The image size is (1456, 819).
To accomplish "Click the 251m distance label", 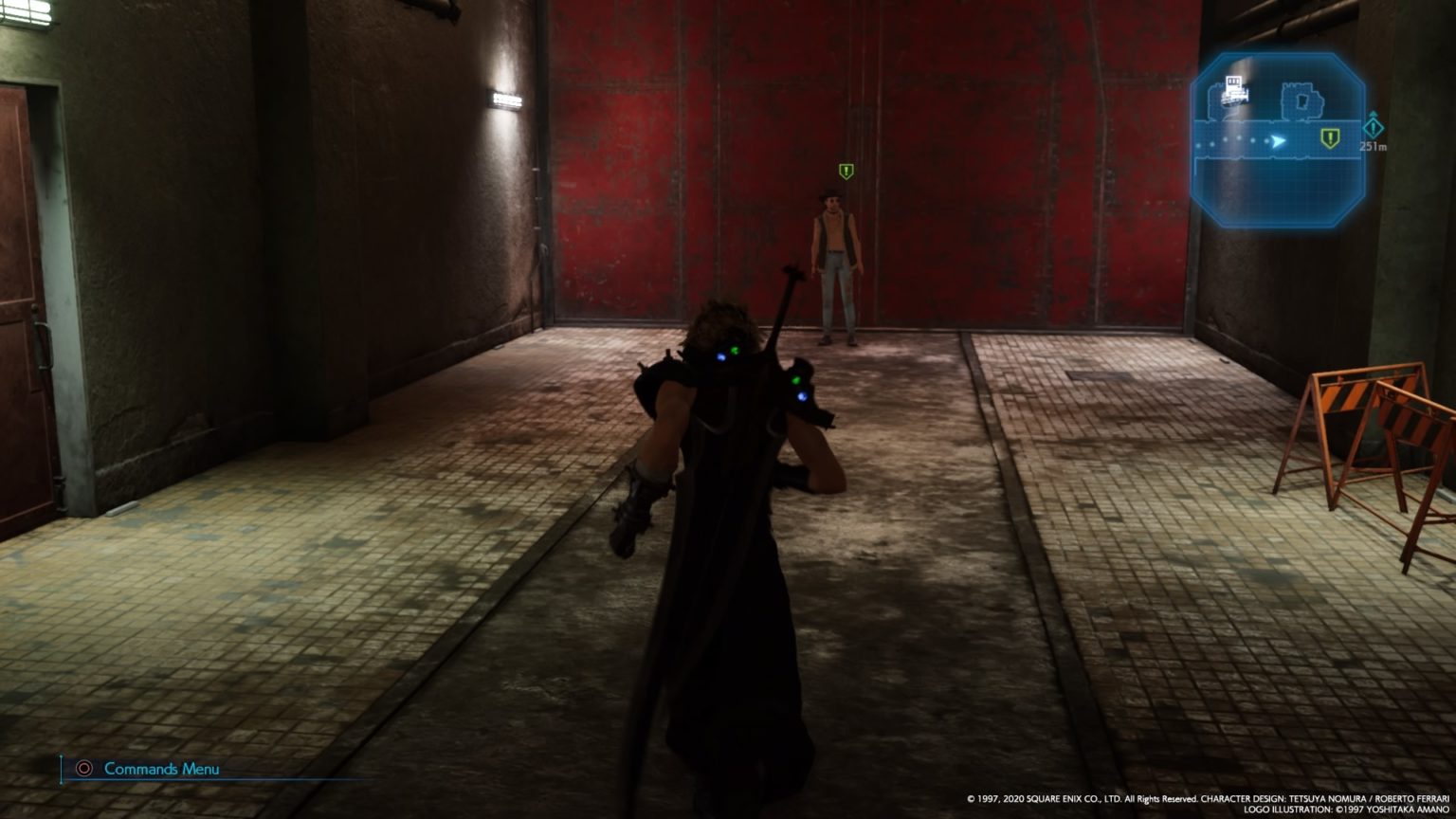I will (1374, 147).
